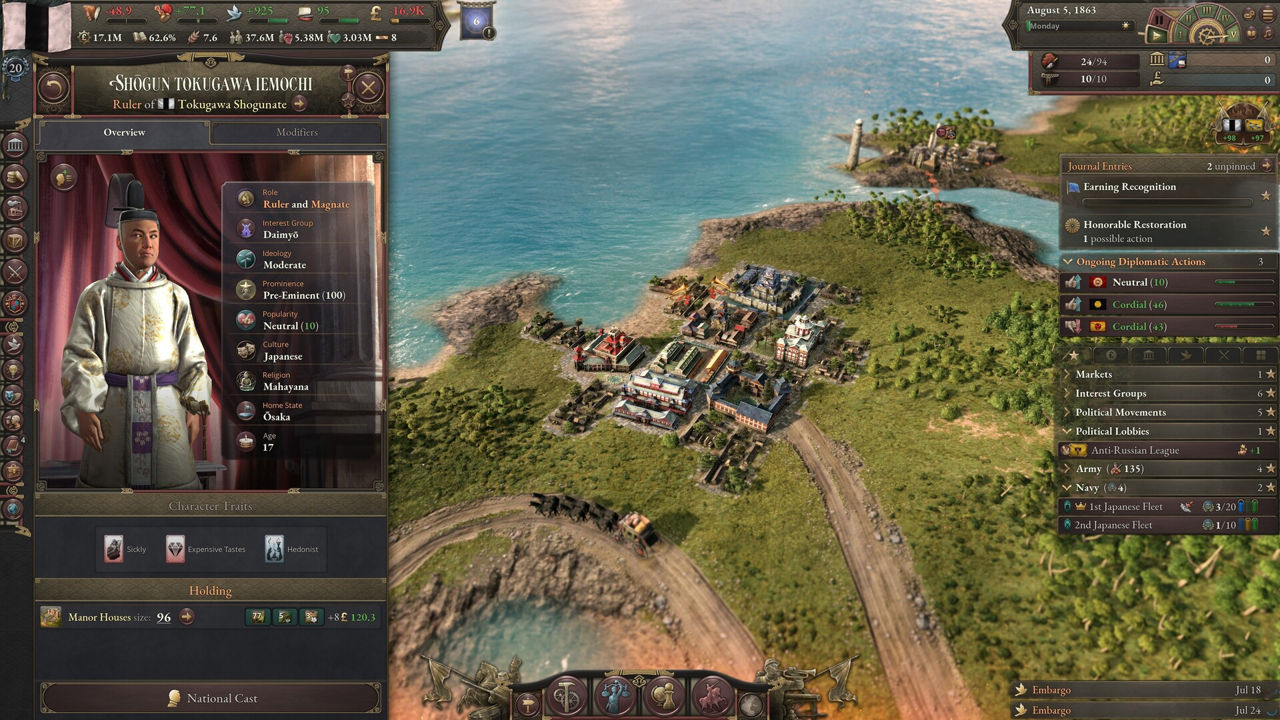Inspect the Sickly character trait
This screenshot has height=720, width=1280.
pyautogui.click(x=113, y=548)
